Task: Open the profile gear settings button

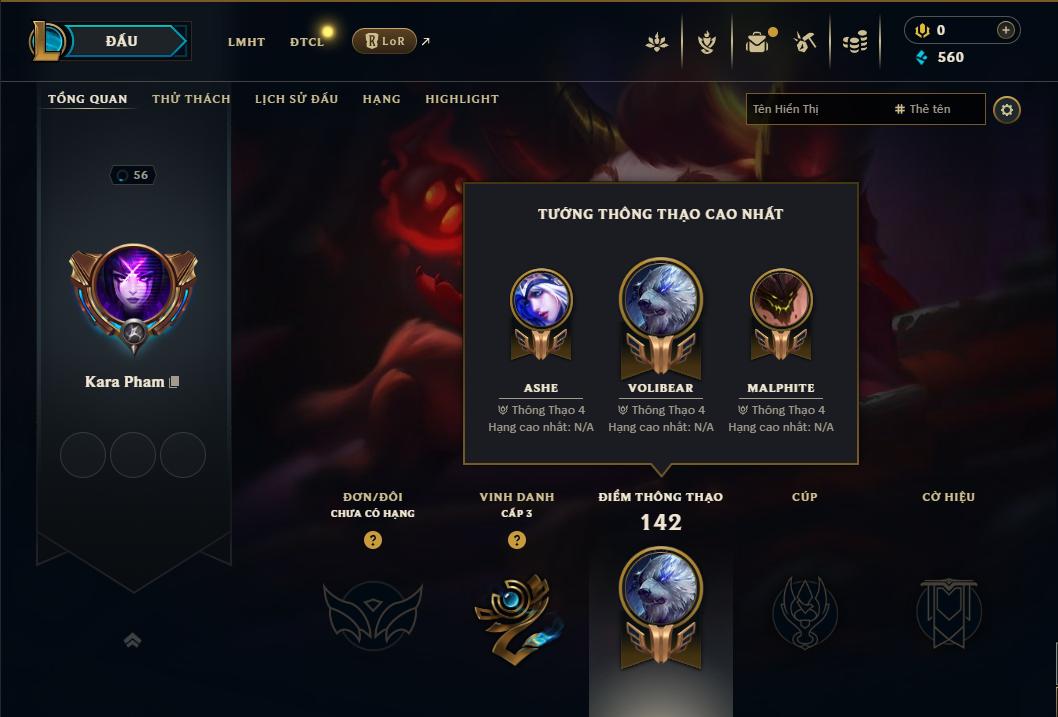Action: click(1007, 109)
